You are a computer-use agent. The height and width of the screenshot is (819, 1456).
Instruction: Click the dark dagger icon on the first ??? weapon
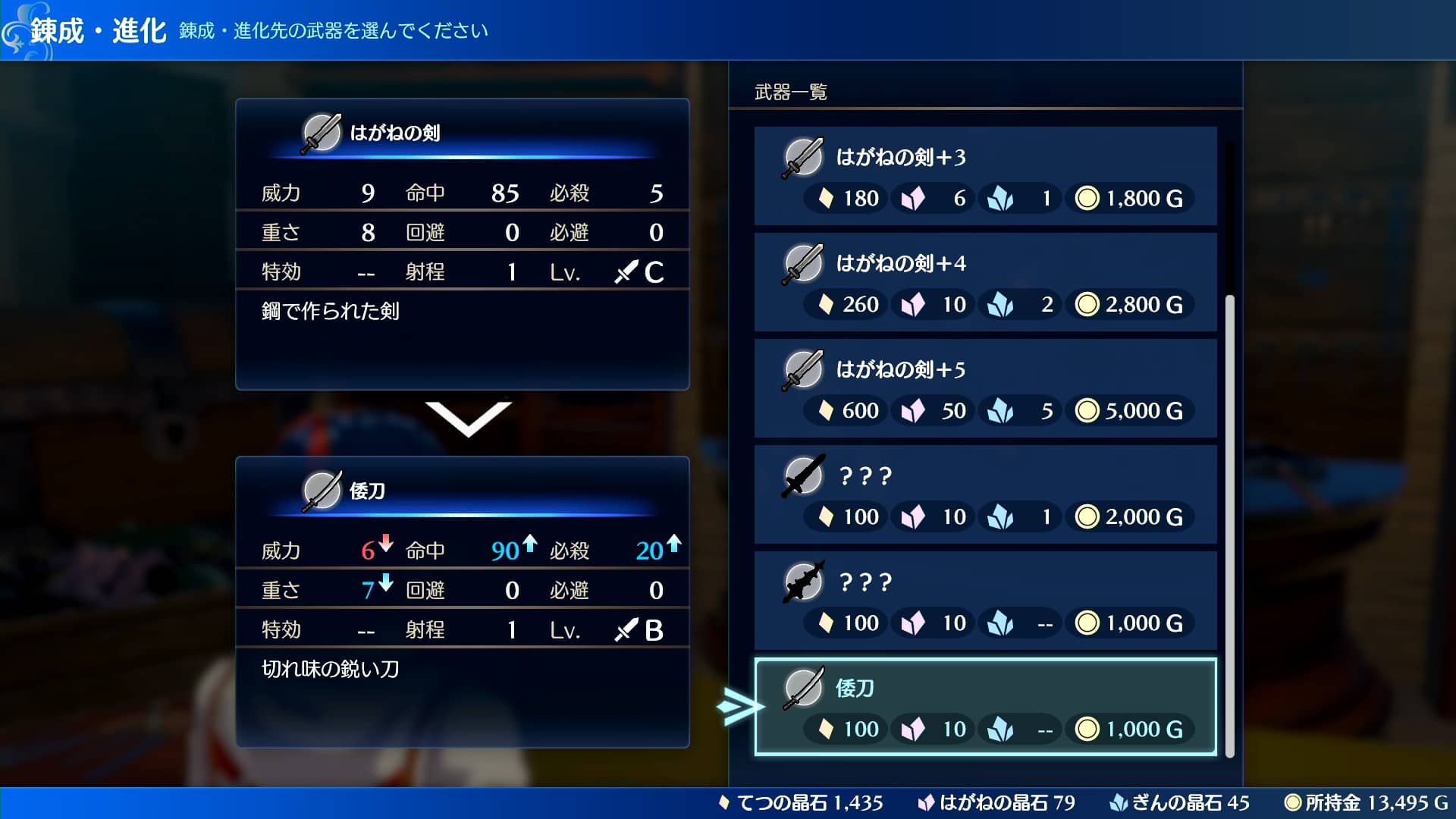[803, 475]
